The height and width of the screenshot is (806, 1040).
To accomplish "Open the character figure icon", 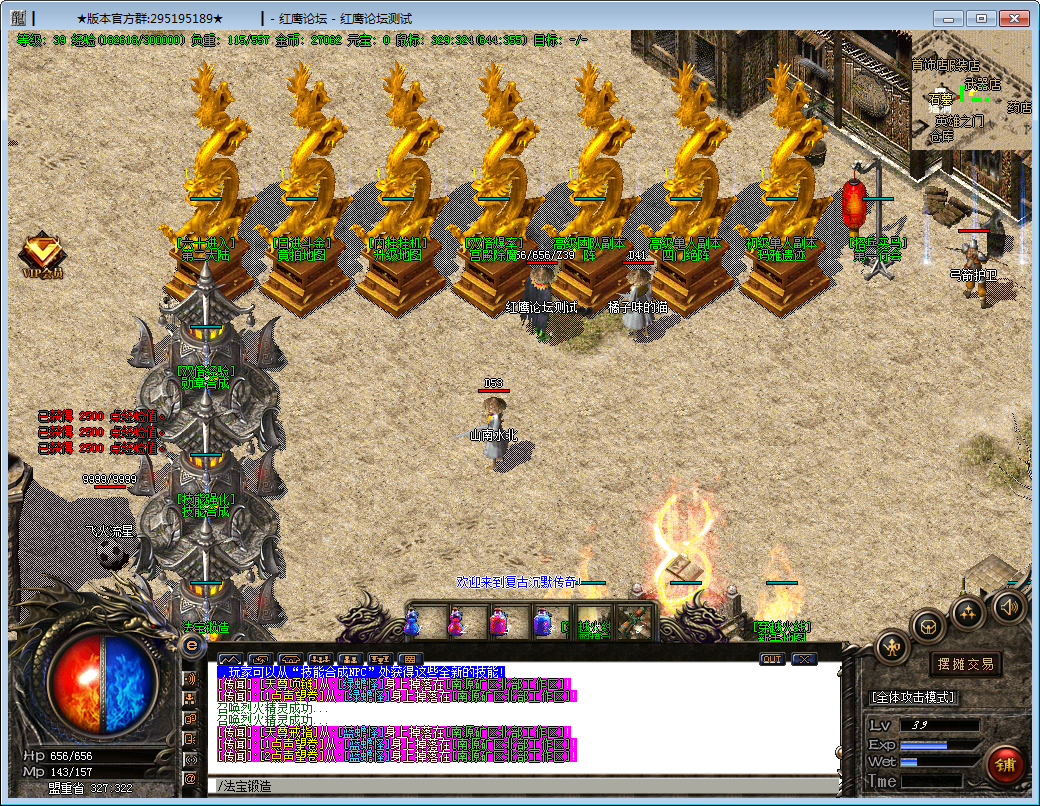I will (892, 648).
